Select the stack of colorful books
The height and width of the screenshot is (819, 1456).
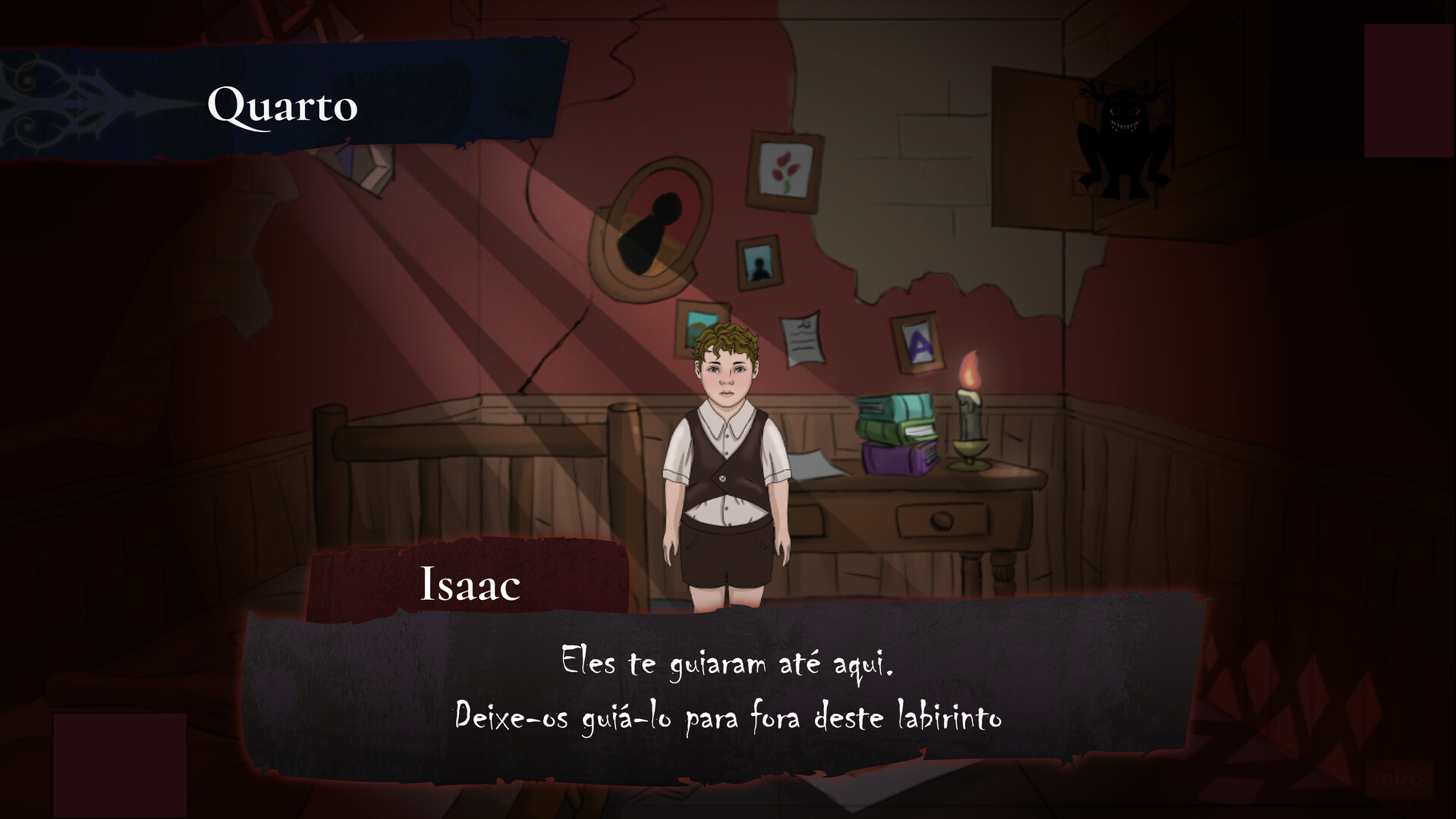895,428
